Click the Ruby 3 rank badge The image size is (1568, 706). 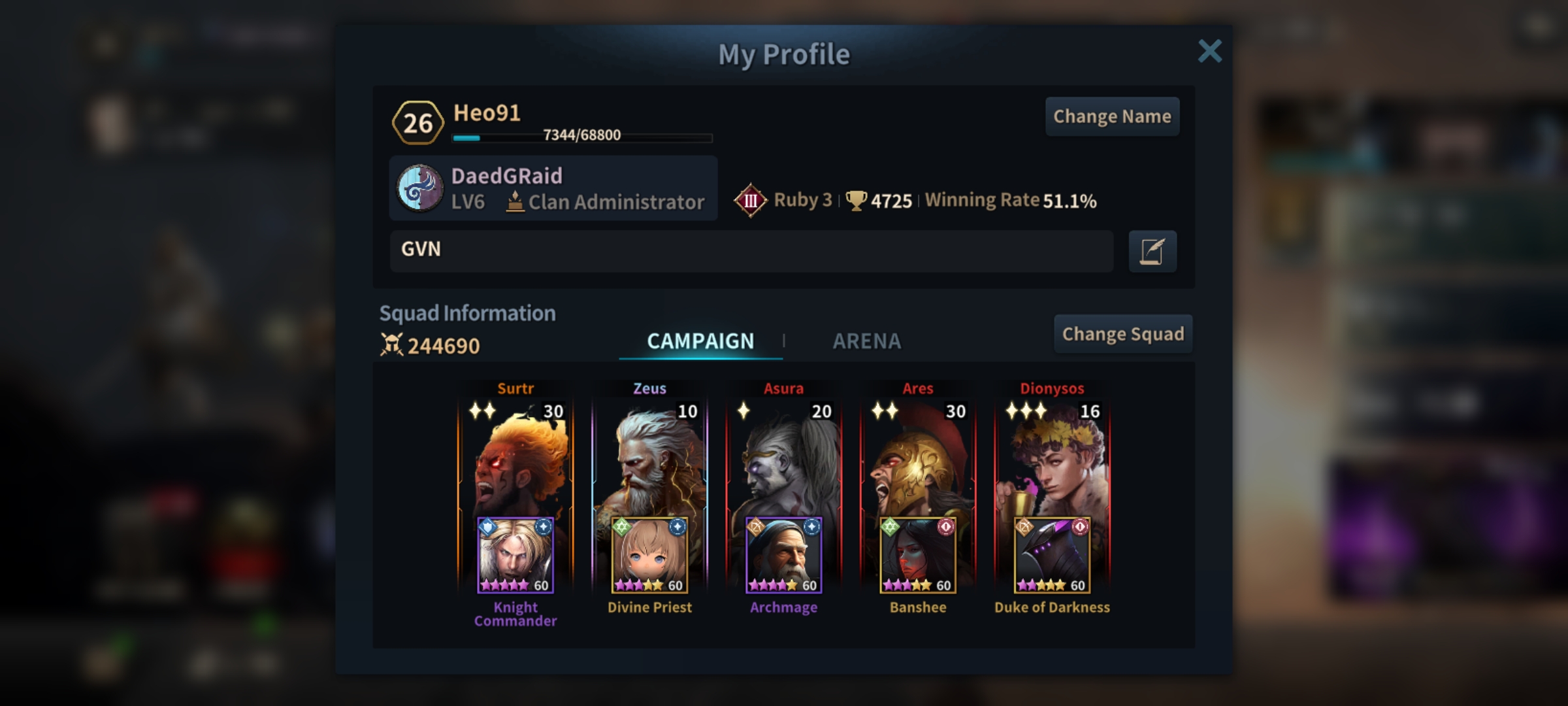[751, 201]
